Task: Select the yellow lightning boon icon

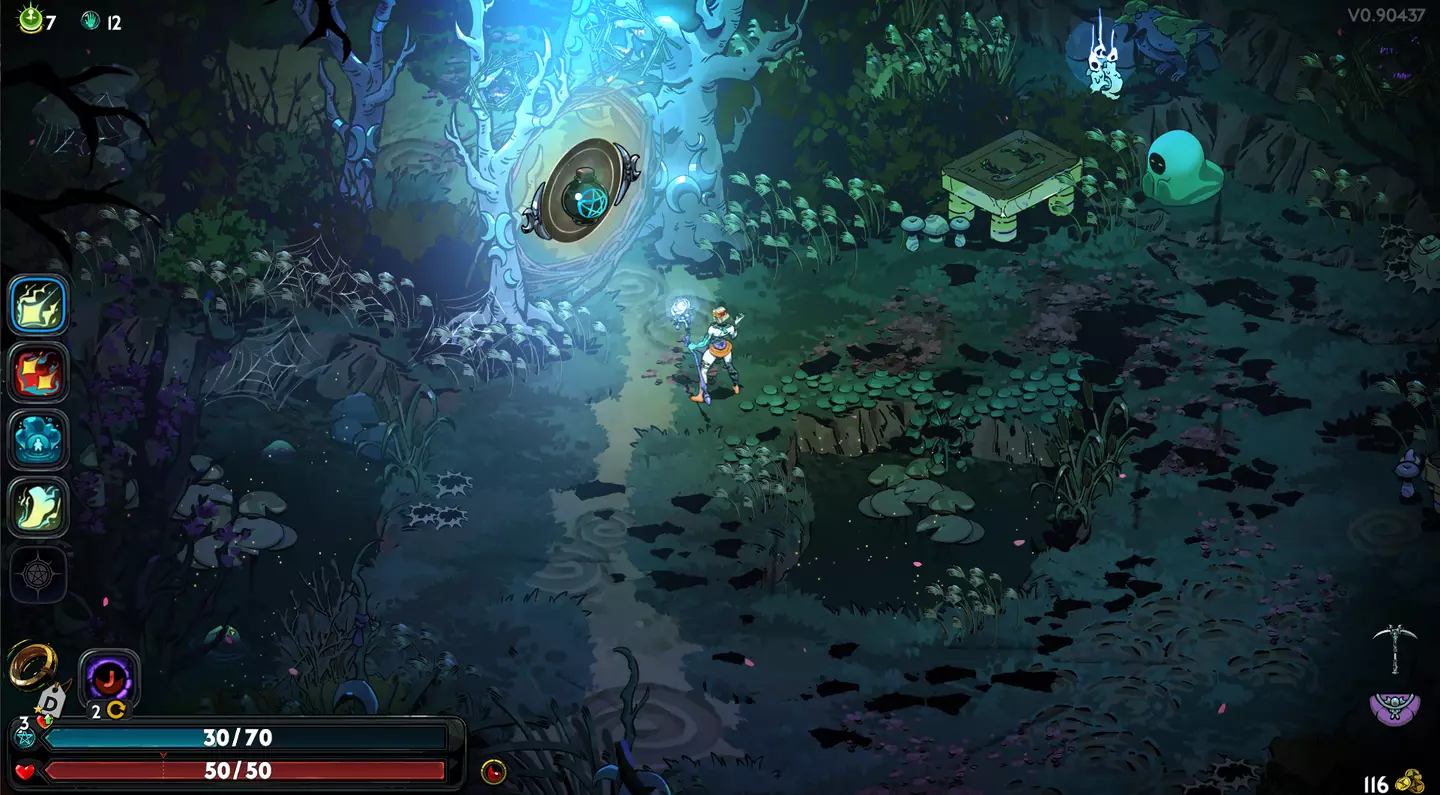Action: (x=39, y=305)
